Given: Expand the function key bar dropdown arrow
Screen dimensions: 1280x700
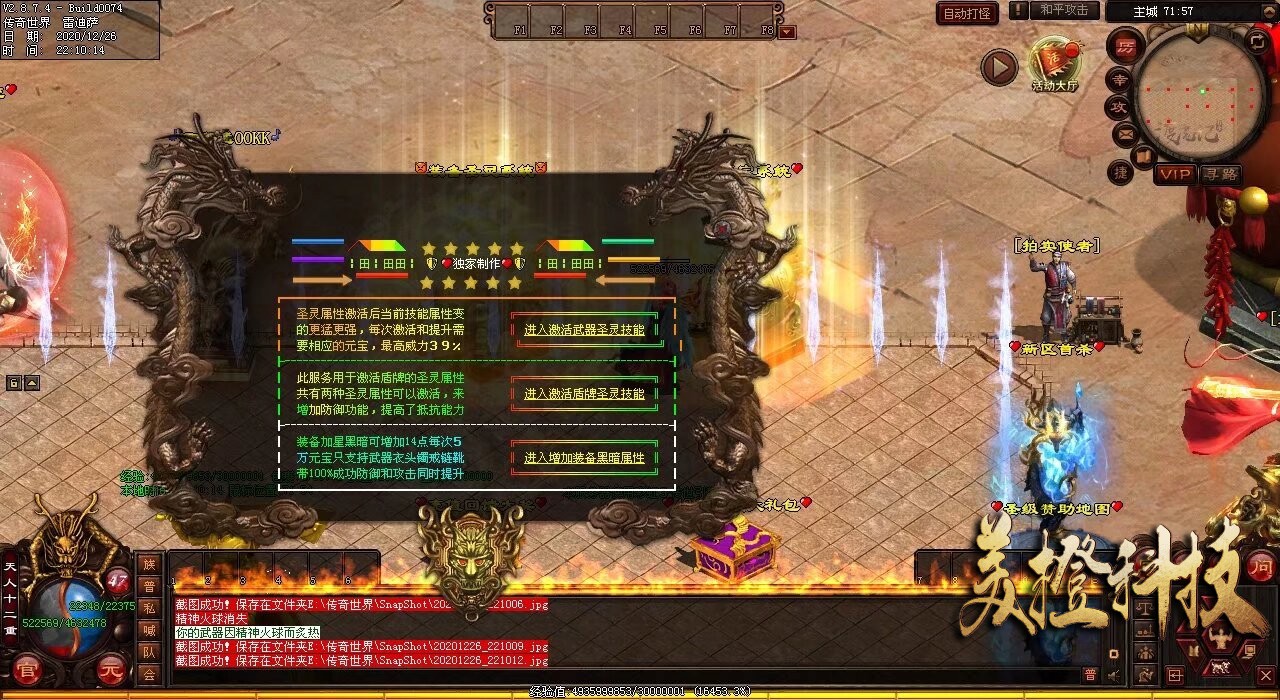Looking at the screenshot, I should point(788,32).
